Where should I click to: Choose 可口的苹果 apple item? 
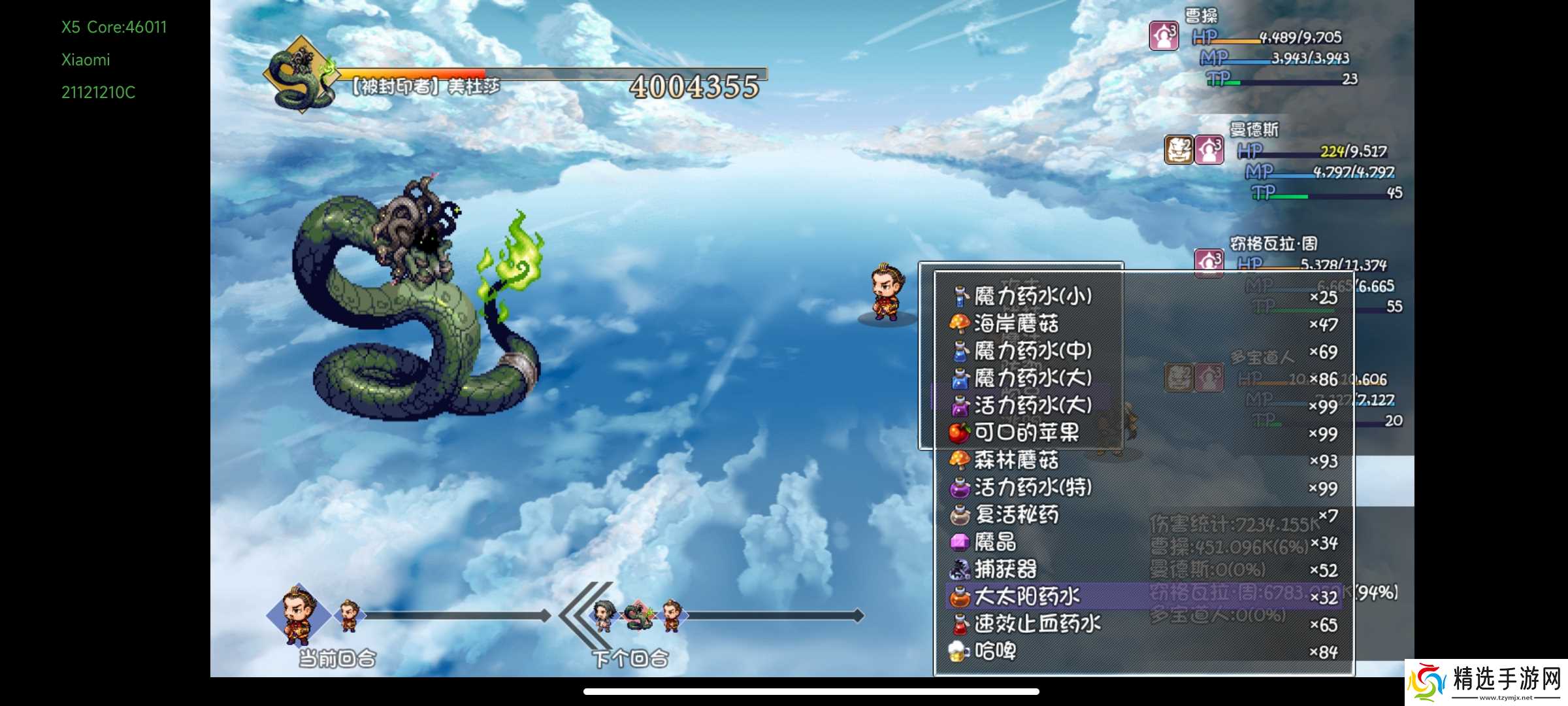point(1026,433)
